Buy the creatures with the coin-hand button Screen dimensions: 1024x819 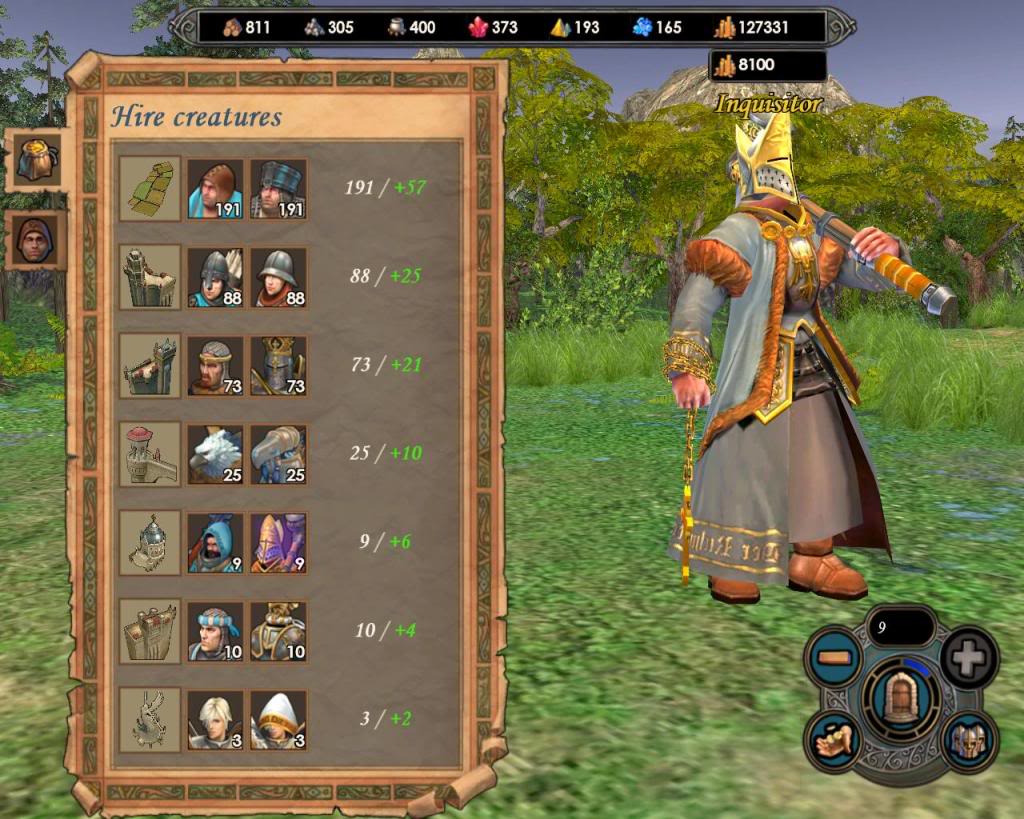click(835, 741)
